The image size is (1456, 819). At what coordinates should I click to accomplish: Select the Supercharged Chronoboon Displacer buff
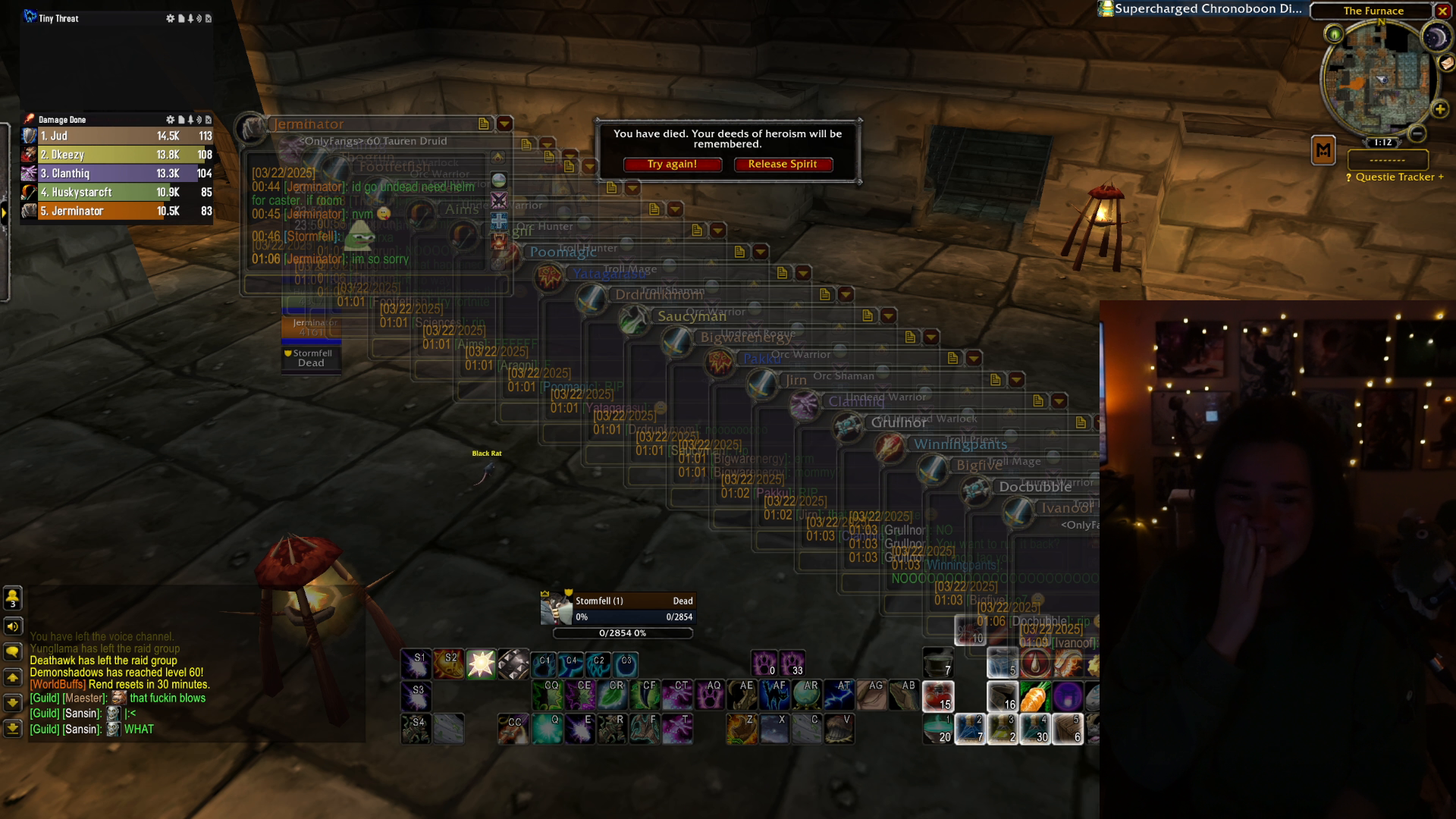point(1200,9)
